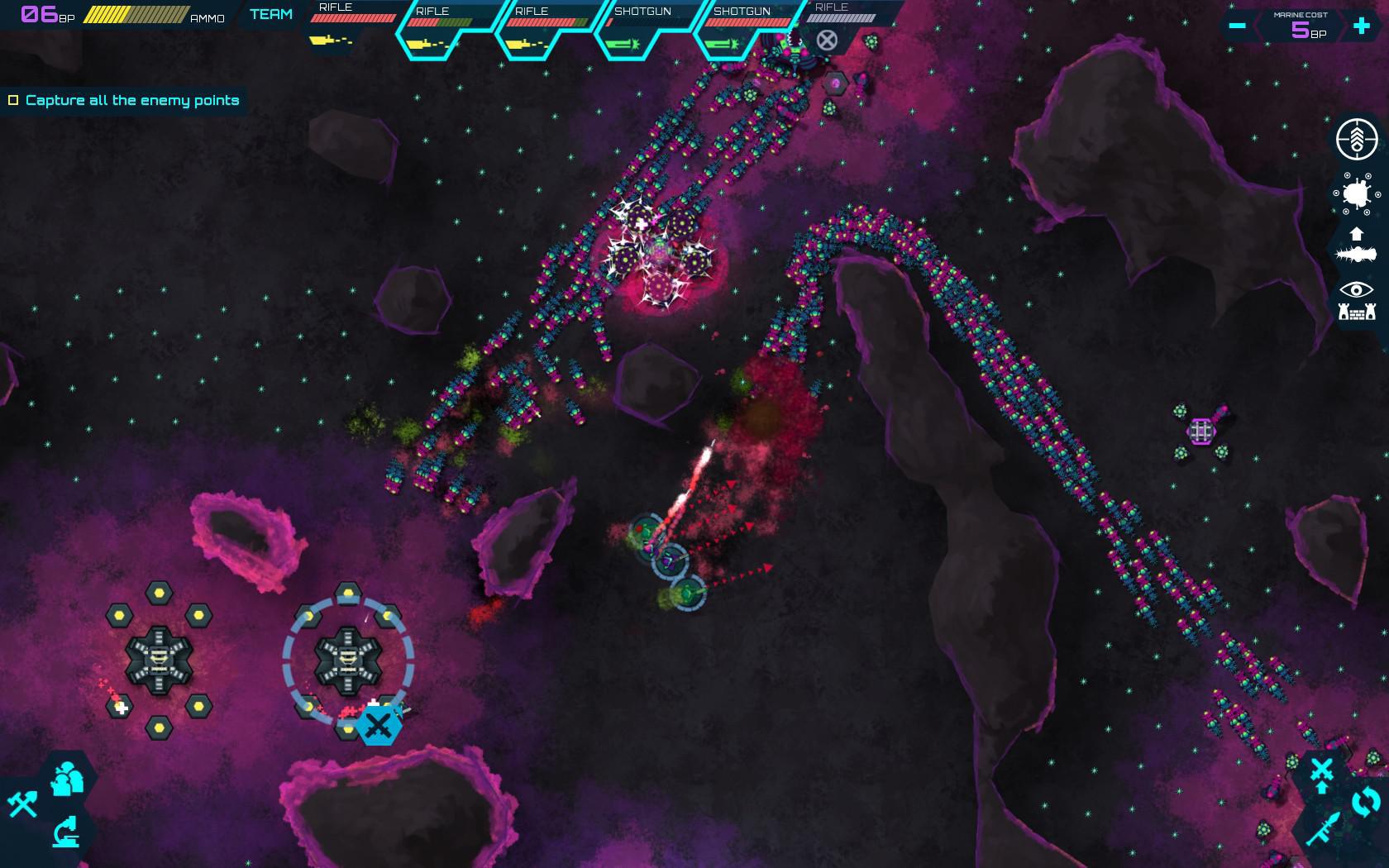Click the cycle weapons refresh icon
The height and width of the screenshot is (868, 1389).
pos(1365,801)
